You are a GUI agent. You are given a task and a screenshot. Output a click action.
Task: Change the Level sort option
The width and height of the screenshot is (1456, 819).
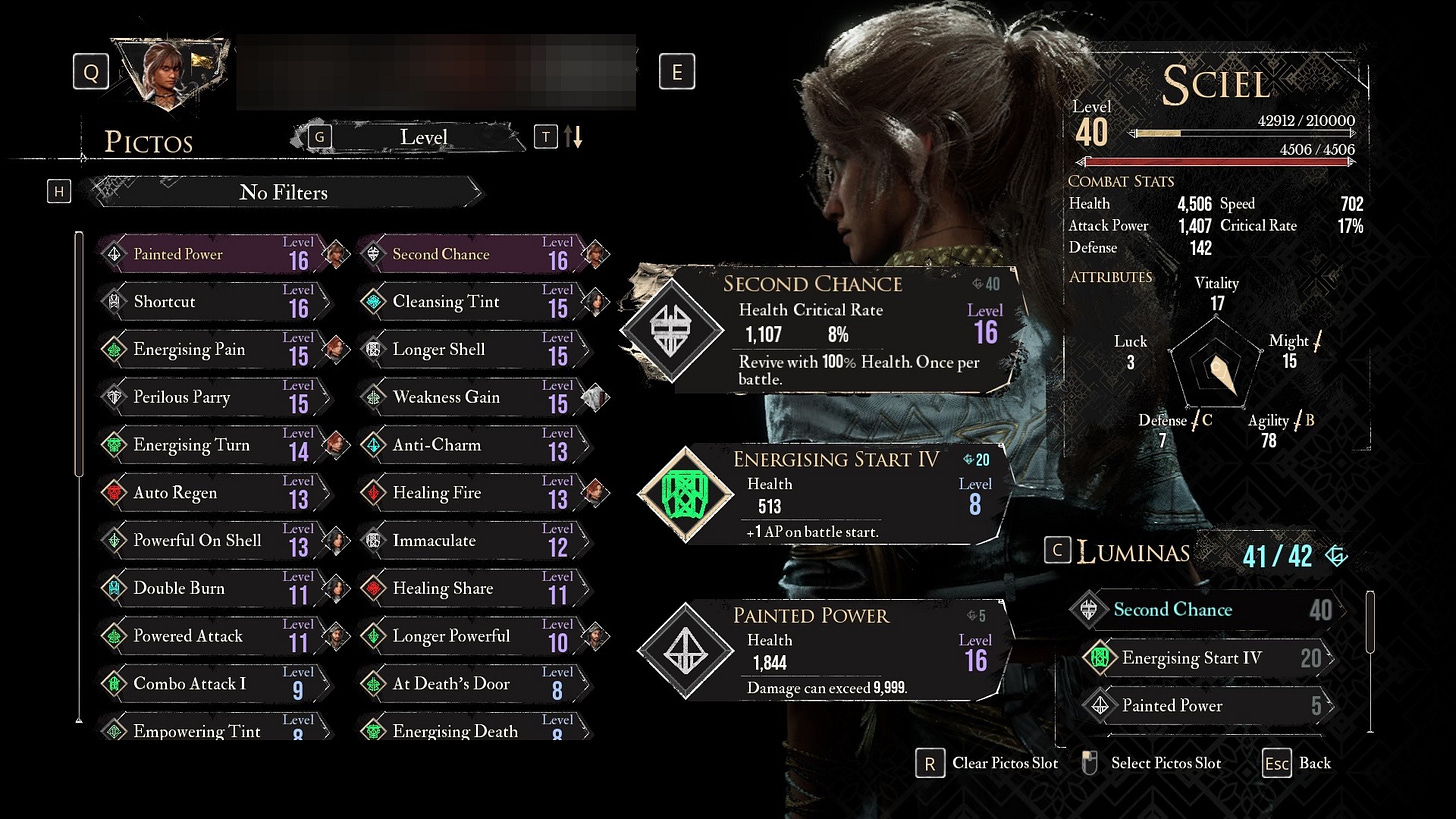point(423,137)
